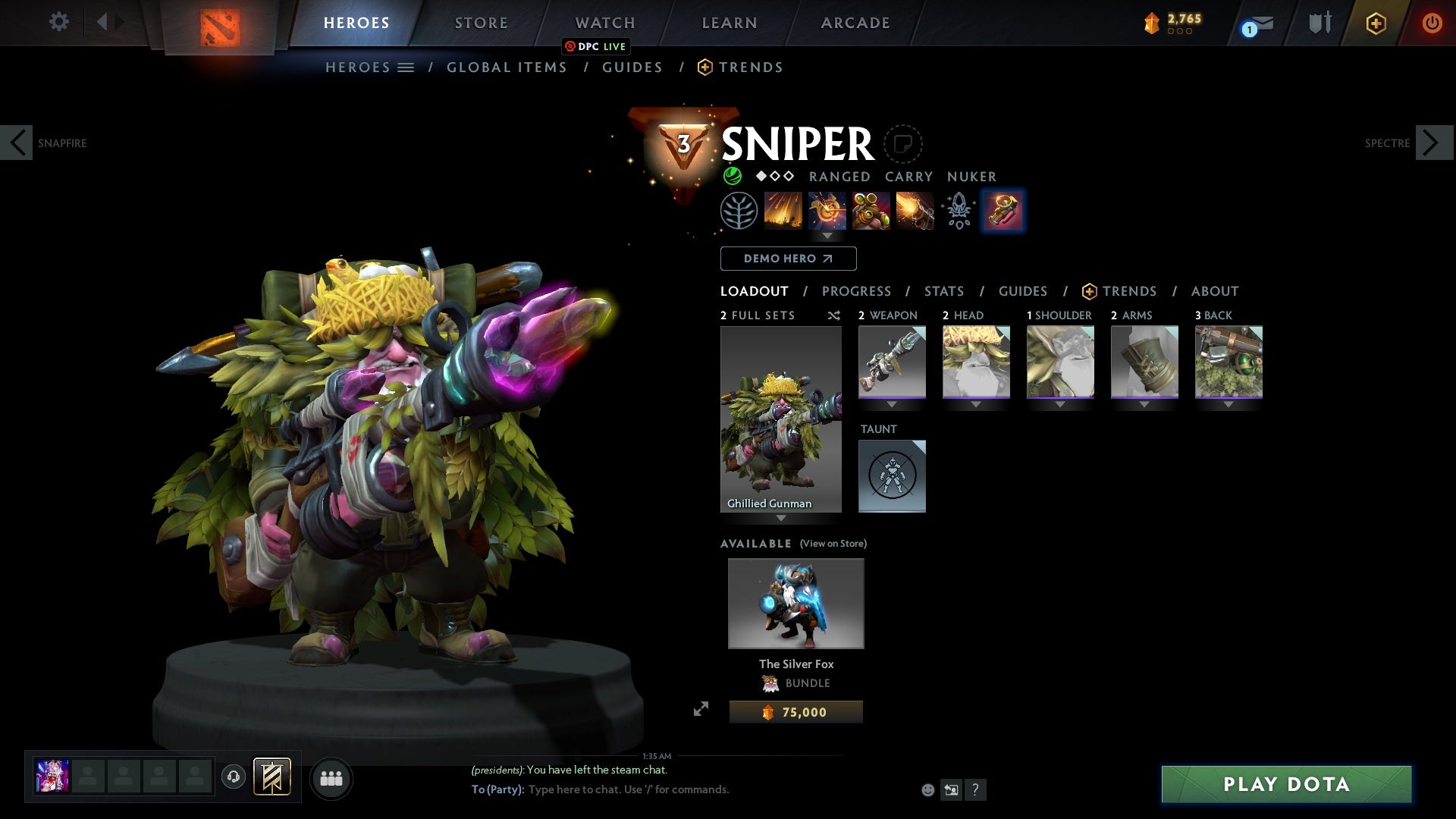This screenshot has height=819, width=1456.
Task: Open the settings gear
Action: click(x=58, y=22)
